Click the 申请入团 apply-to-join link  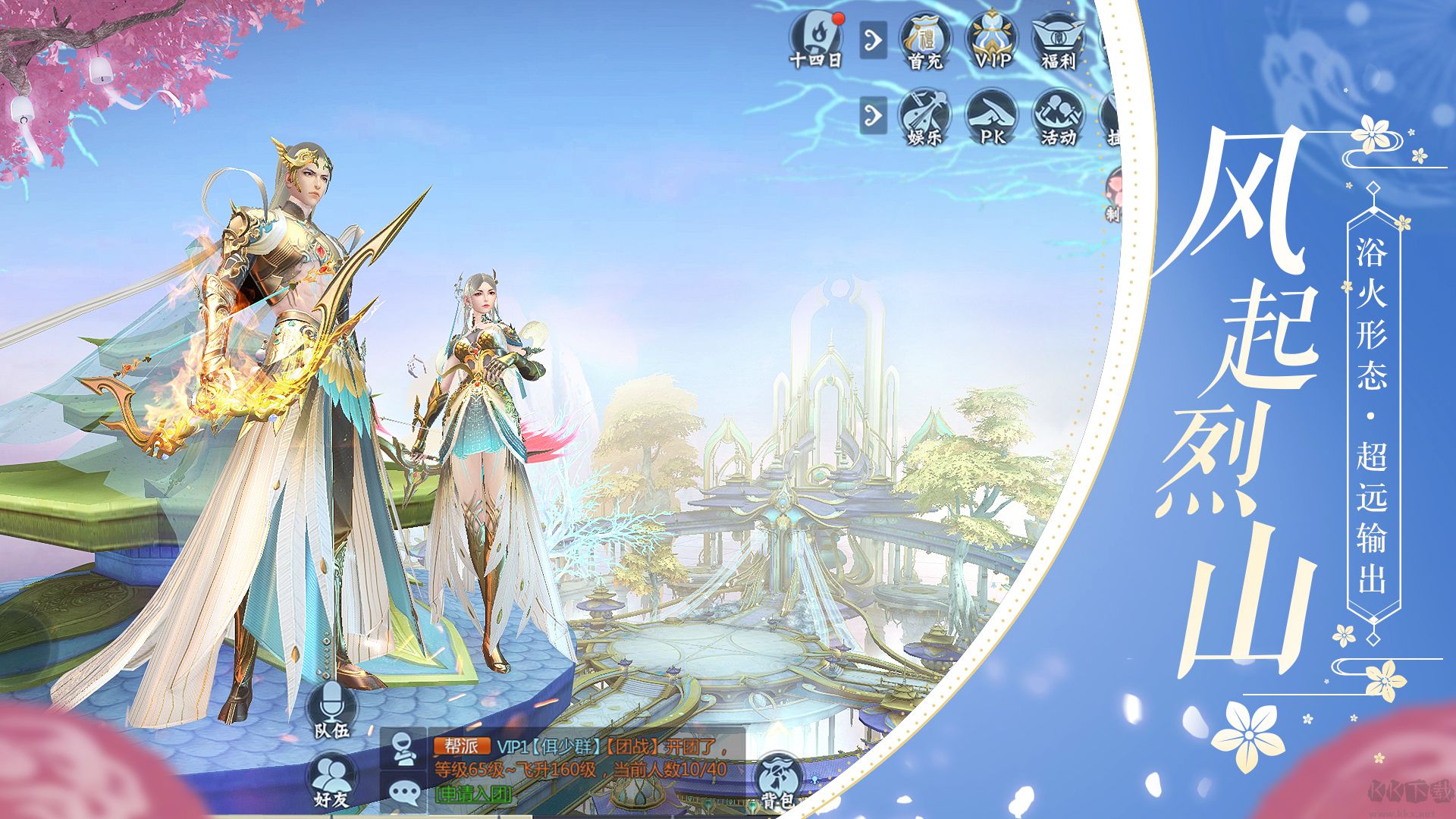click(472, 794)
